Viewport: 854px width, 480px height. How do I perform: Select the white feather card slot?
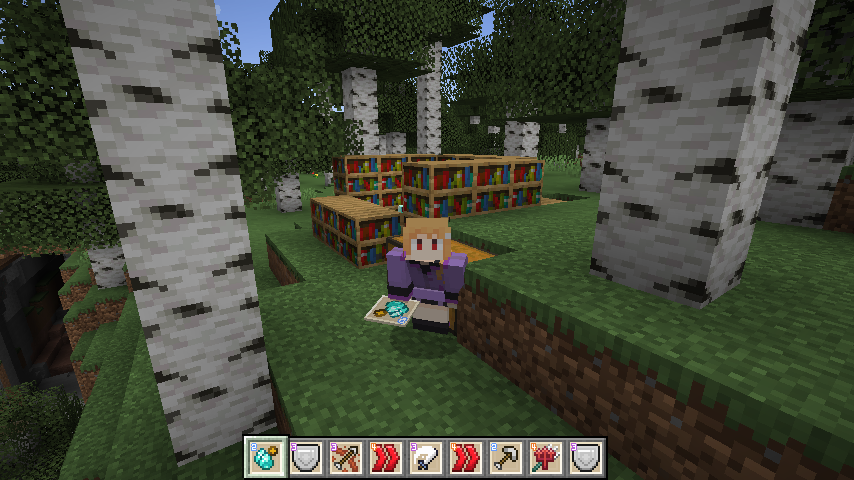point(427,457)
